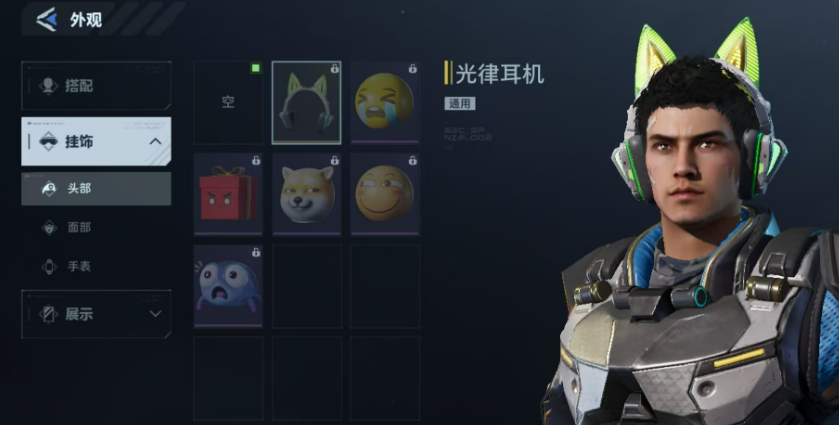Go back using the arrow button
Screen dimensions: 839x425
pos(45,20)
